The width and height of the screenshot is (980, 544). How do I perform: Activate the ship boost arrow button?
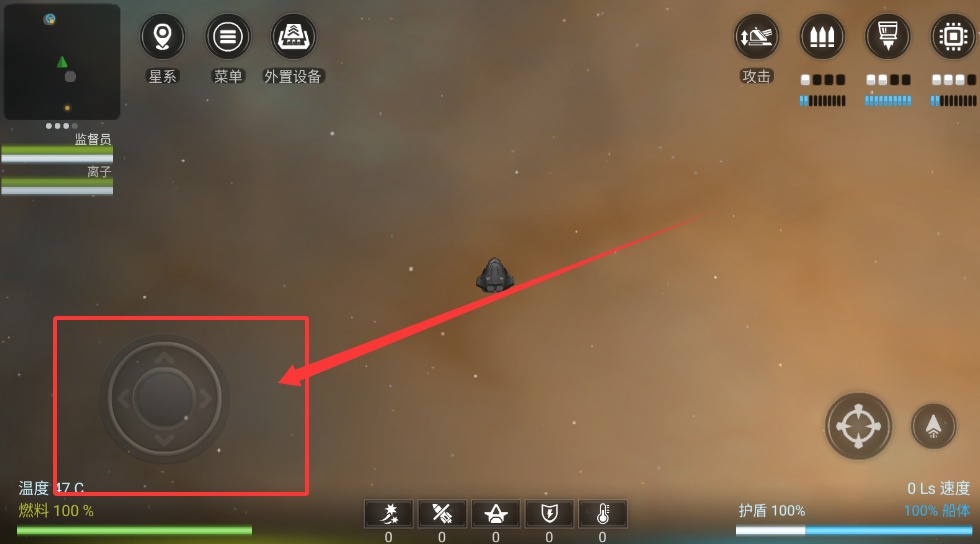point(933,426)
